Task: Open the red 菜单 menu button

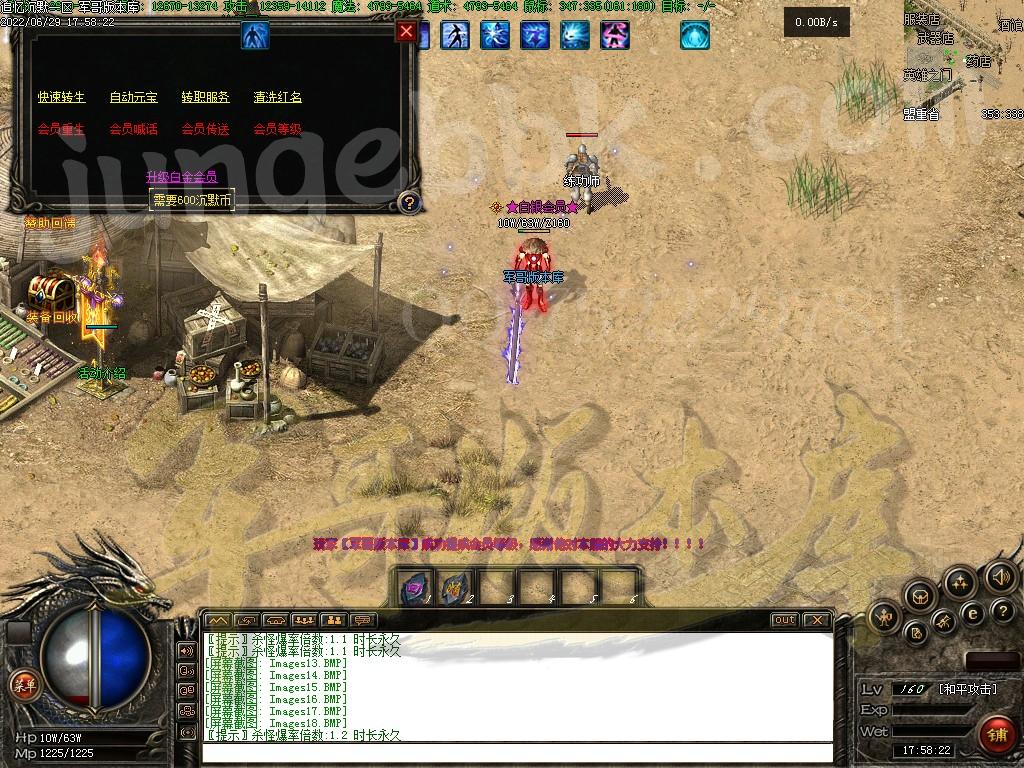Action: point(24,685)
